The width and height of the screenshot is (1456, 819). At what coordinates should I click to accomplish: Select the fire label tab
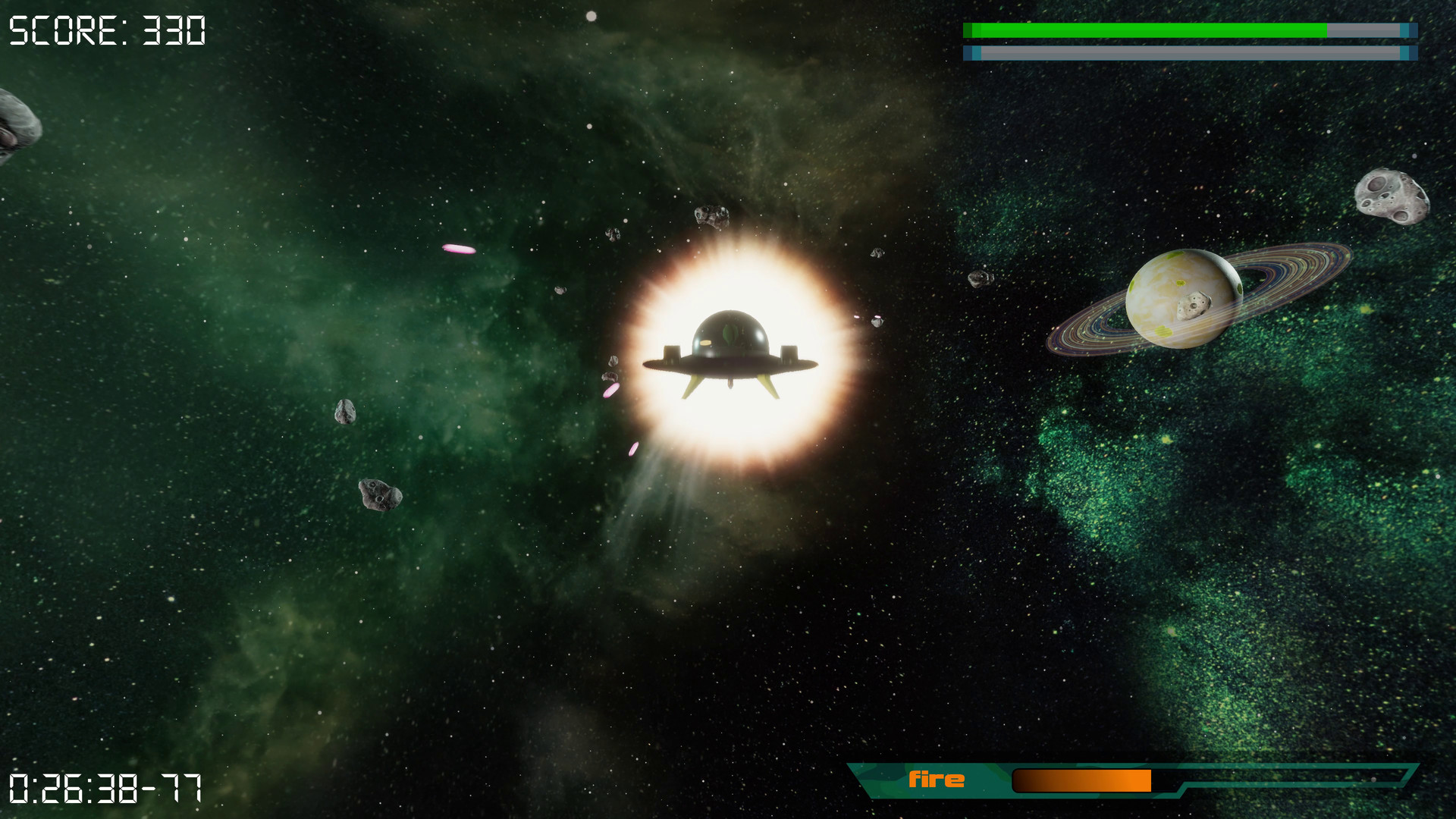pyautogui.click(x=938, y=778)
